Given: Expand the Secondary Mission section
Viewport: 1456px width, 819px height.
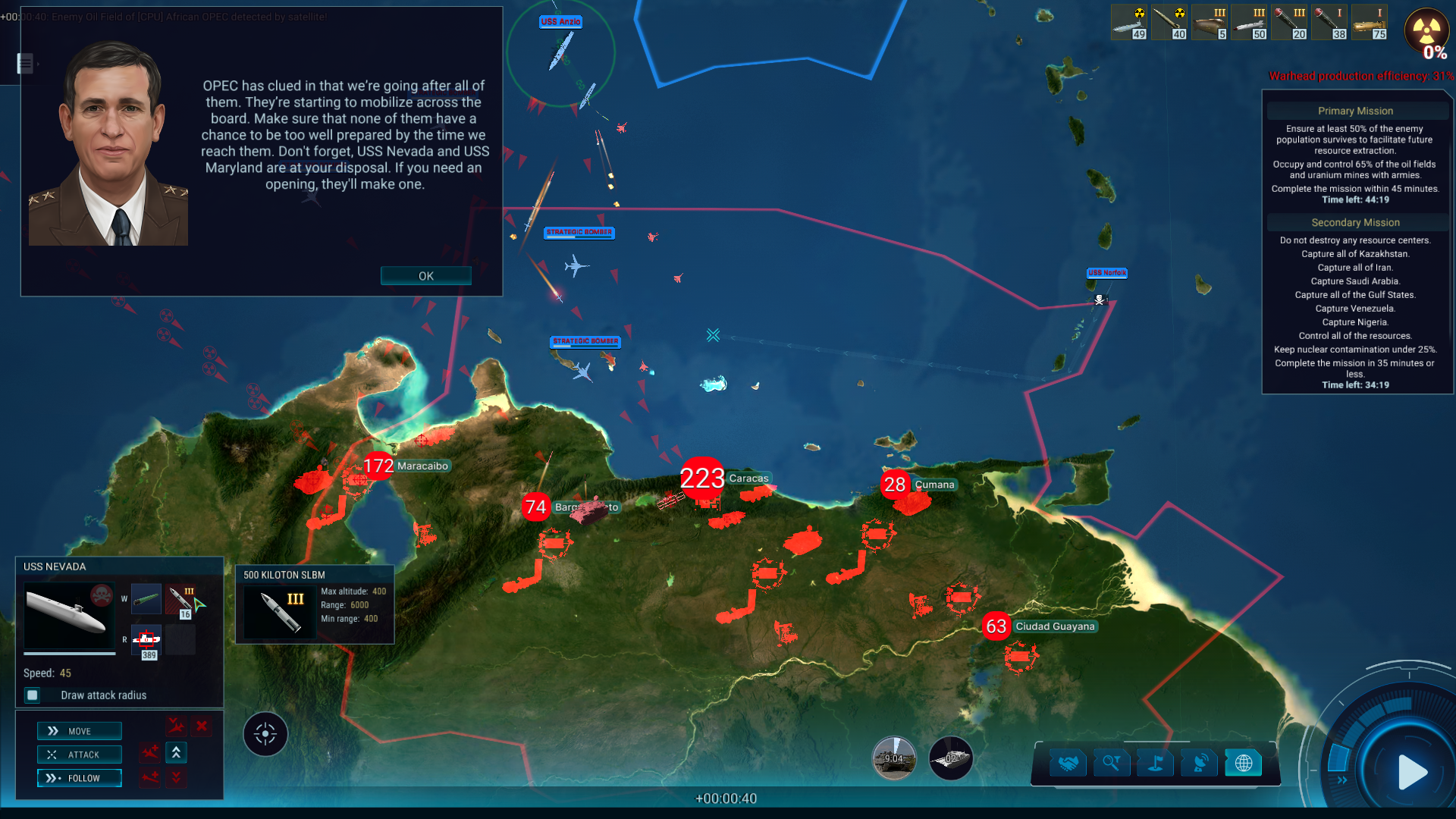Looking at the screenshot, I should [1355, 222].
